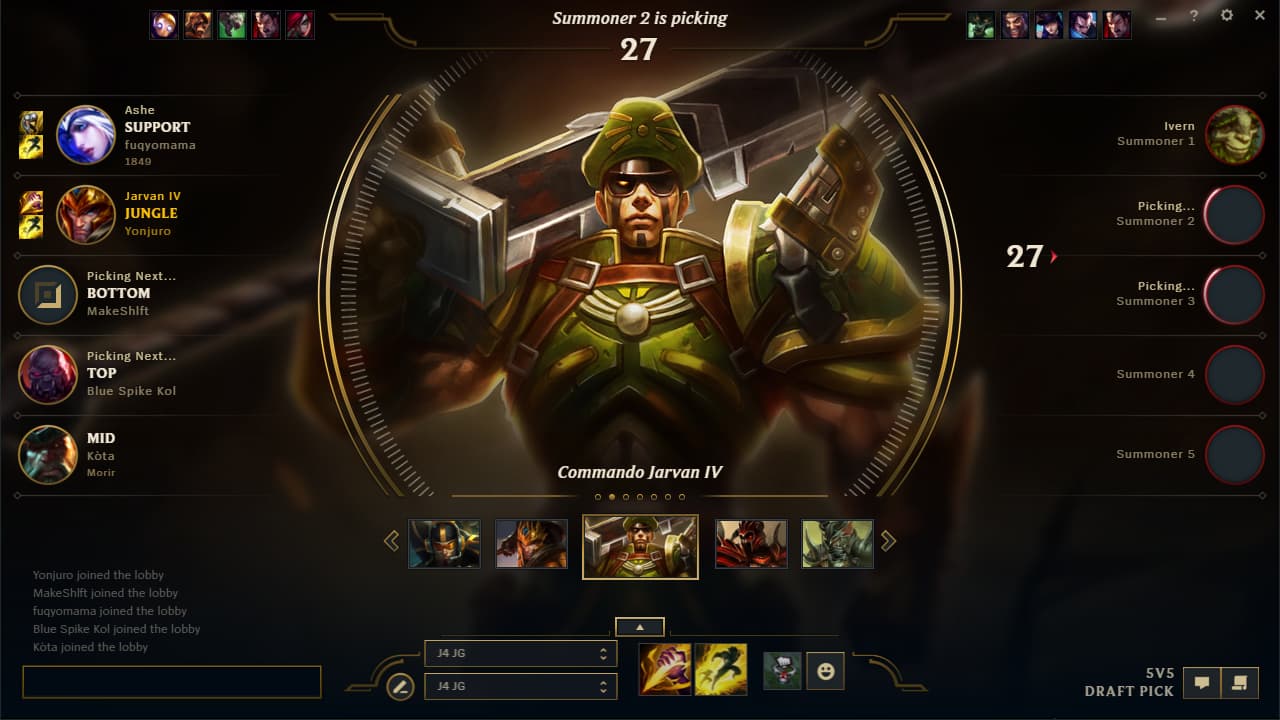This screenshot has height=720, width=1280.
Task: Click the help question mark icon
Action: point(1193,16)
